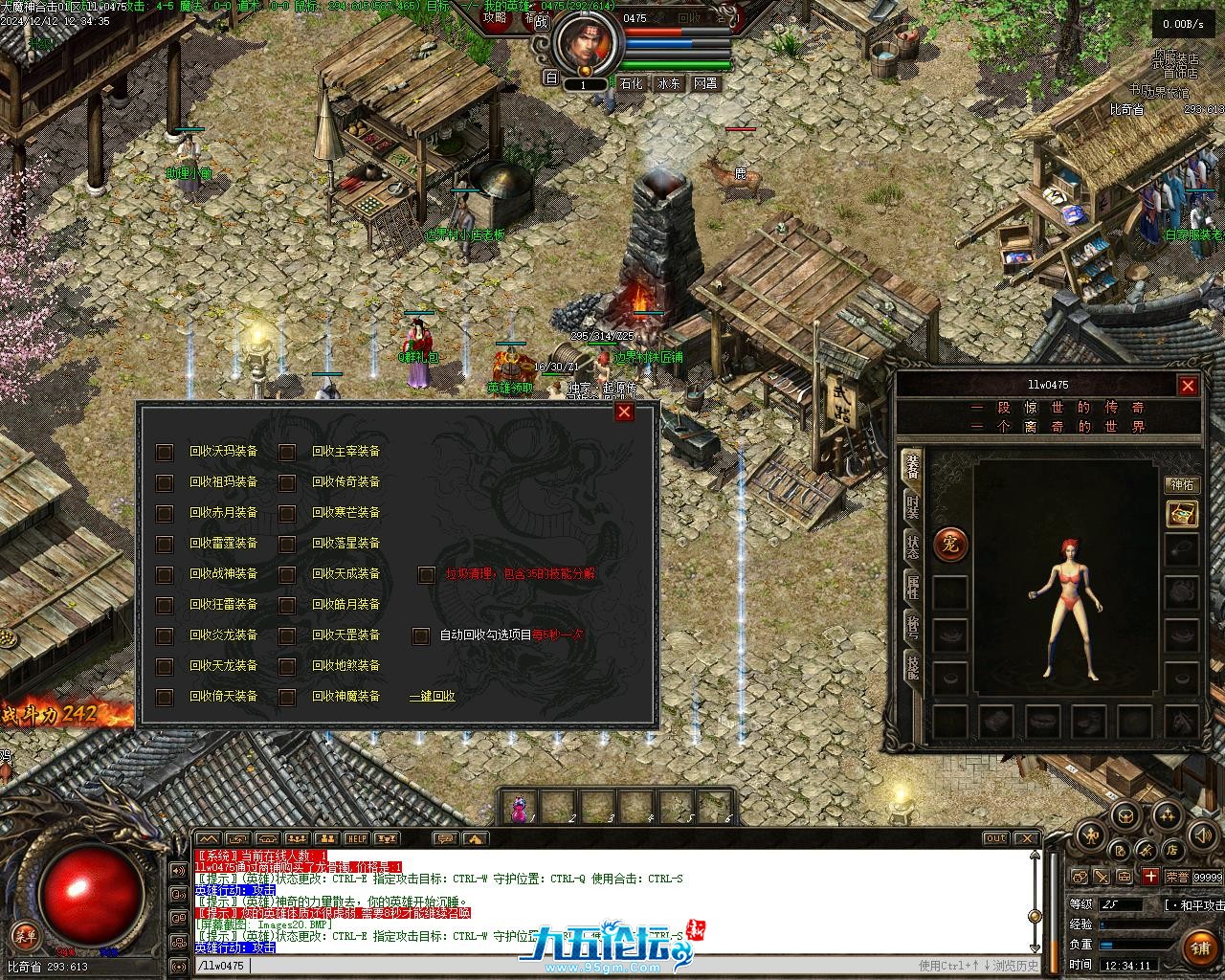Enable recycling of 赤月 equipment
Screen dimensions: 1225x980
tap(165, 513)
